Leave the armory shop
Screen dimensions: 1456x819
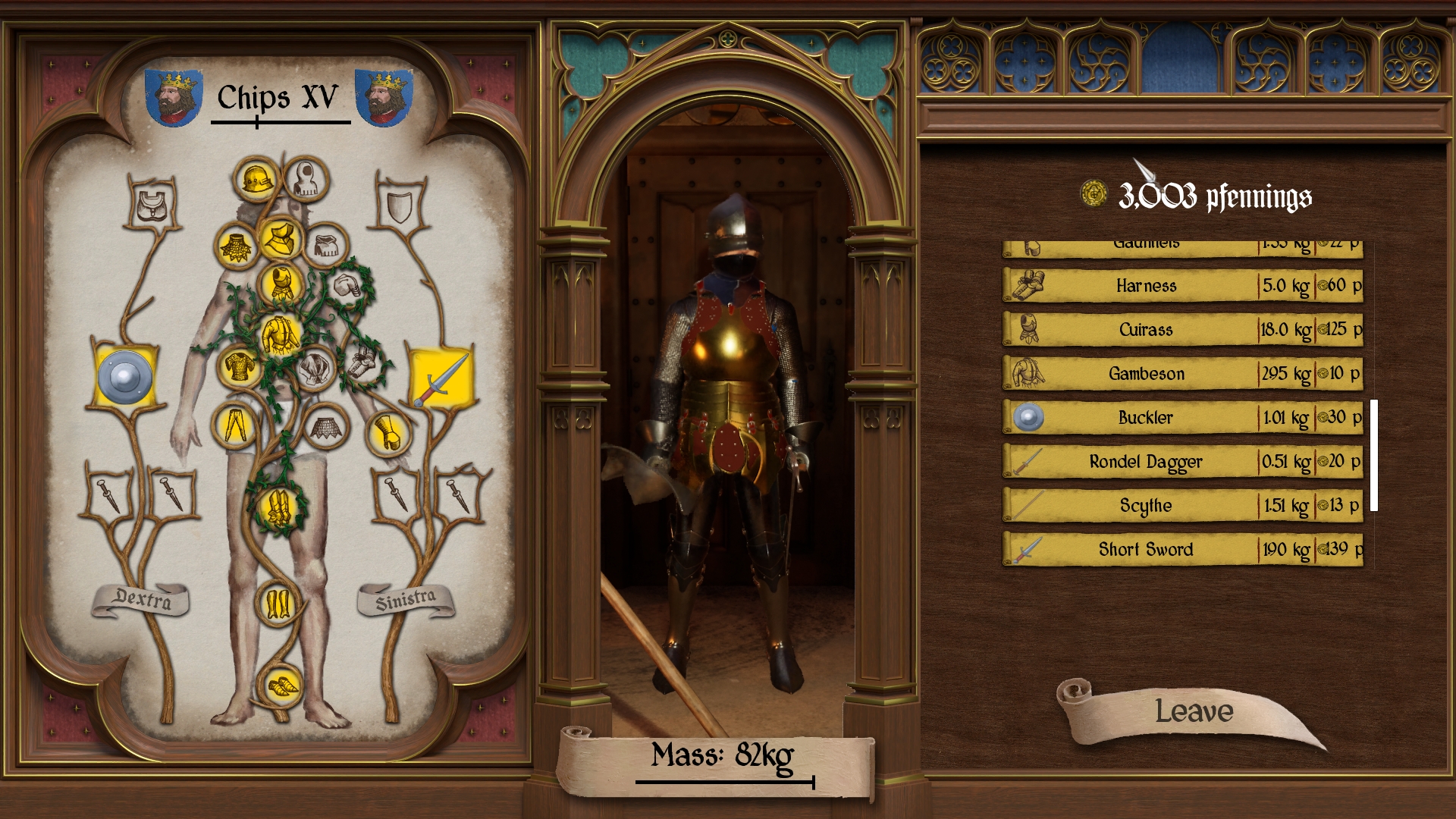[1193, 712]
